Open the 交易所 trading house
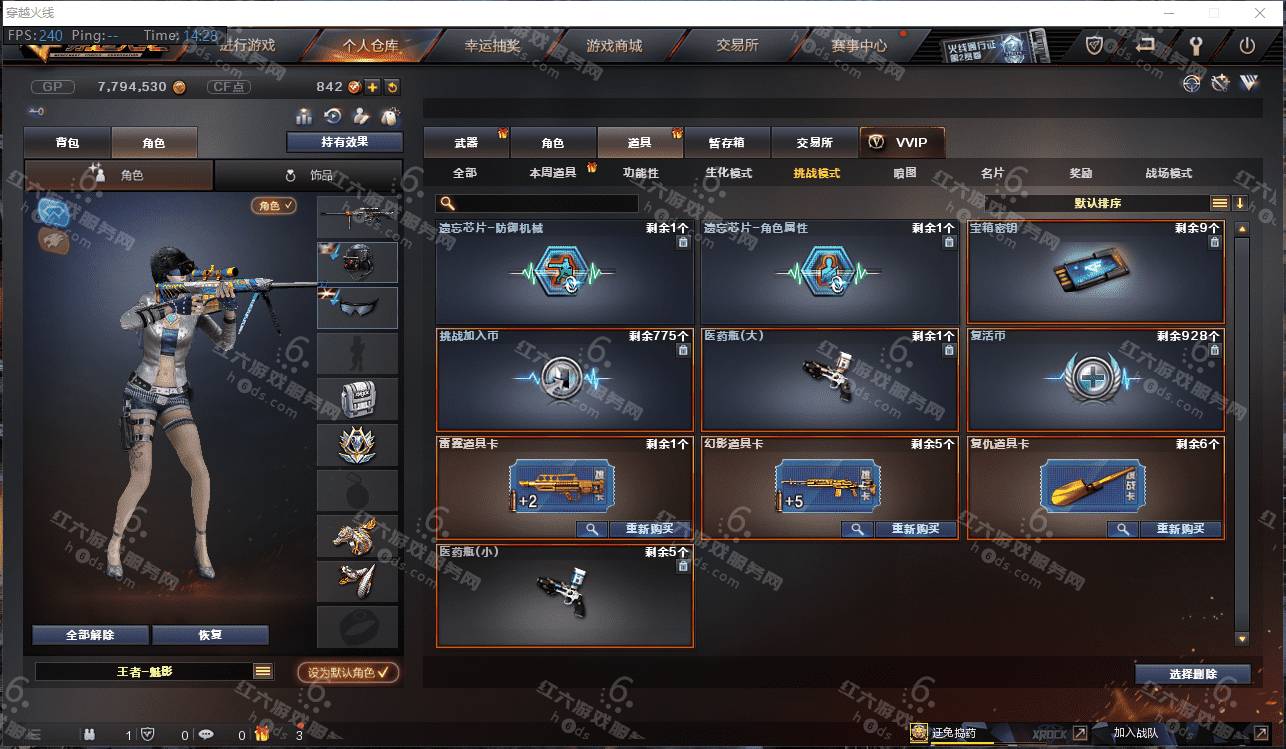The height and width of the screenshot is (749, 1286). 737,45
